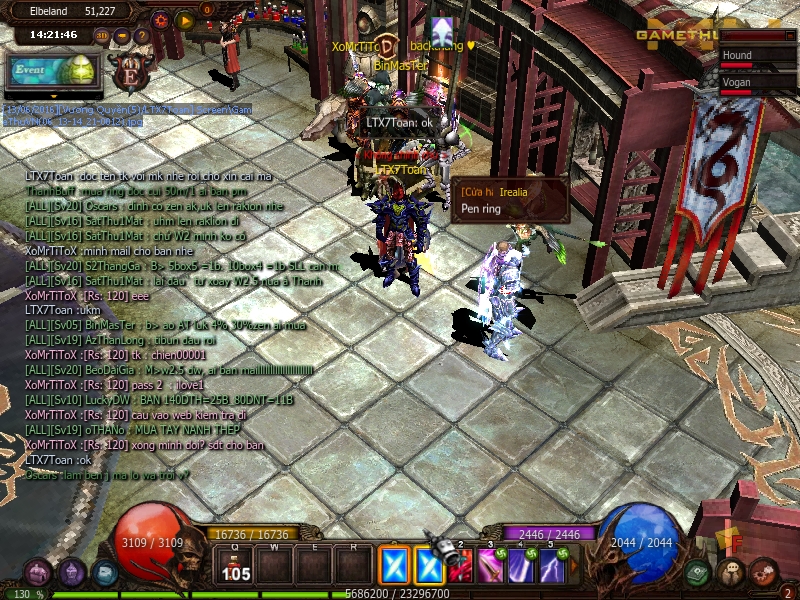This screenshot has width=800, height=600.
Task: Click the blue shop cart icon
Action: (x=105, y=573)
